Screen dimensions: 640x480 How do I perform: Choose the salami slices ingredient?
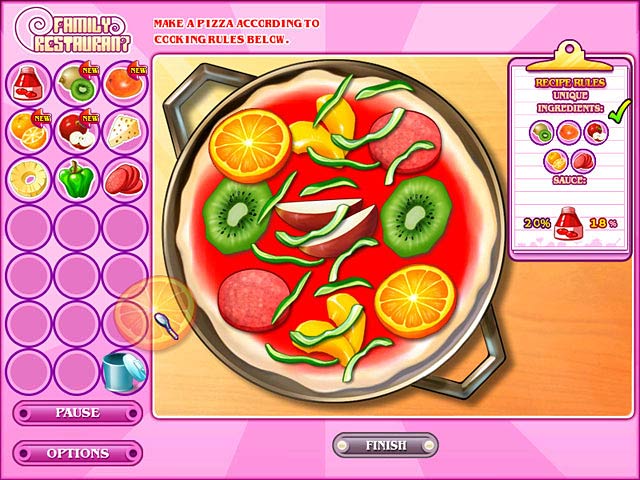click(124, 178)
